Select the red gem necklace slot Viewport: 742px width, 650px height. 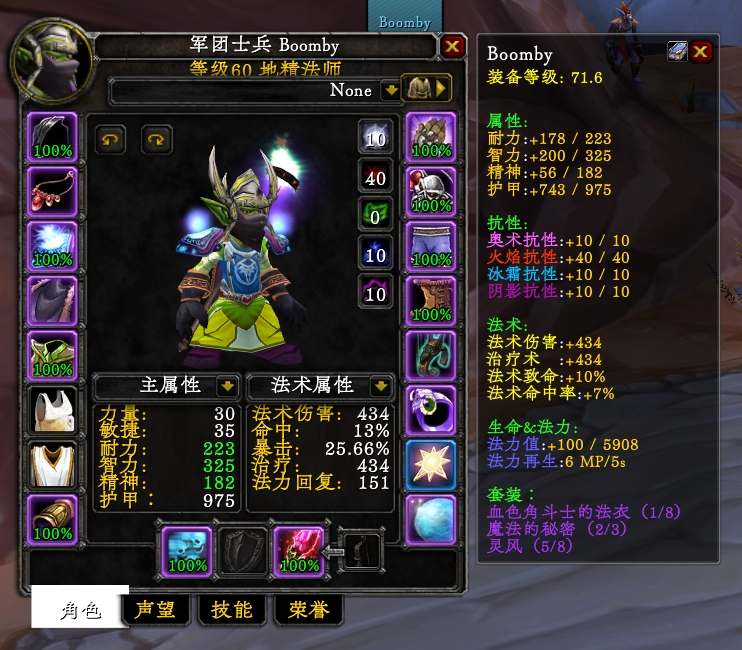(52, 190)
